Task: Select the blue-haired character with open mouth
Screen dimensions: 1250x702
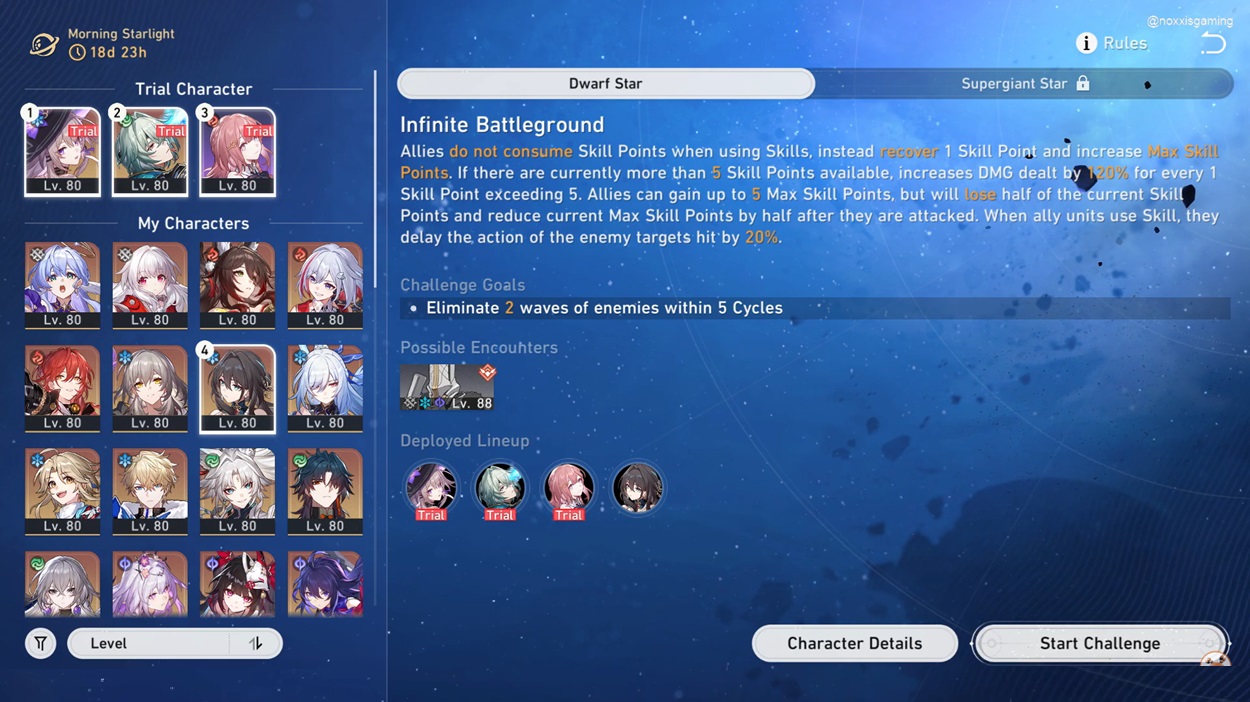Action: [62, 285]
